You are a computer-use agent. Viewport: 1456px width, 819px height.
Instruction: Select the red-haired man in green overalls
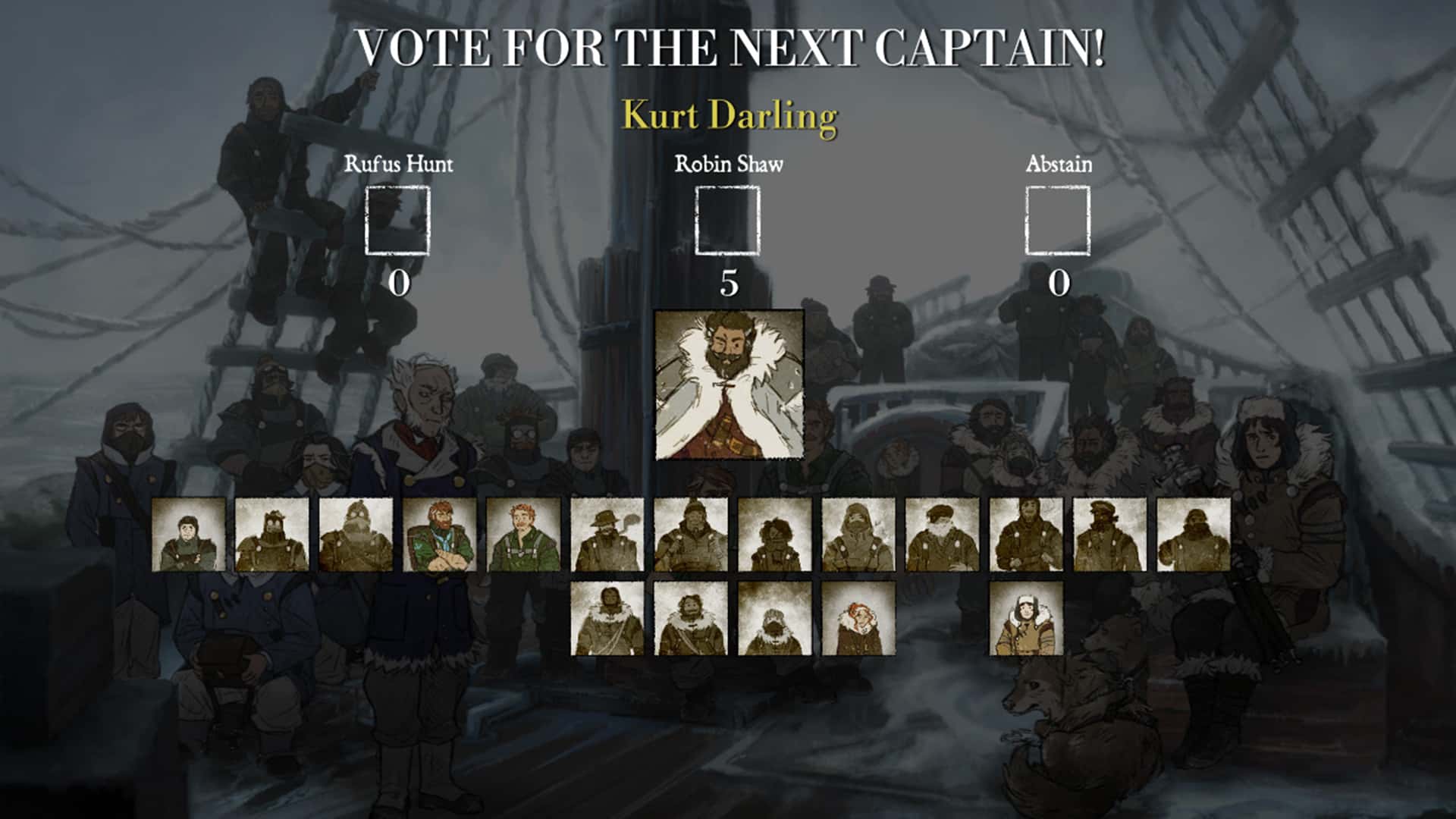tap(524, 535)
